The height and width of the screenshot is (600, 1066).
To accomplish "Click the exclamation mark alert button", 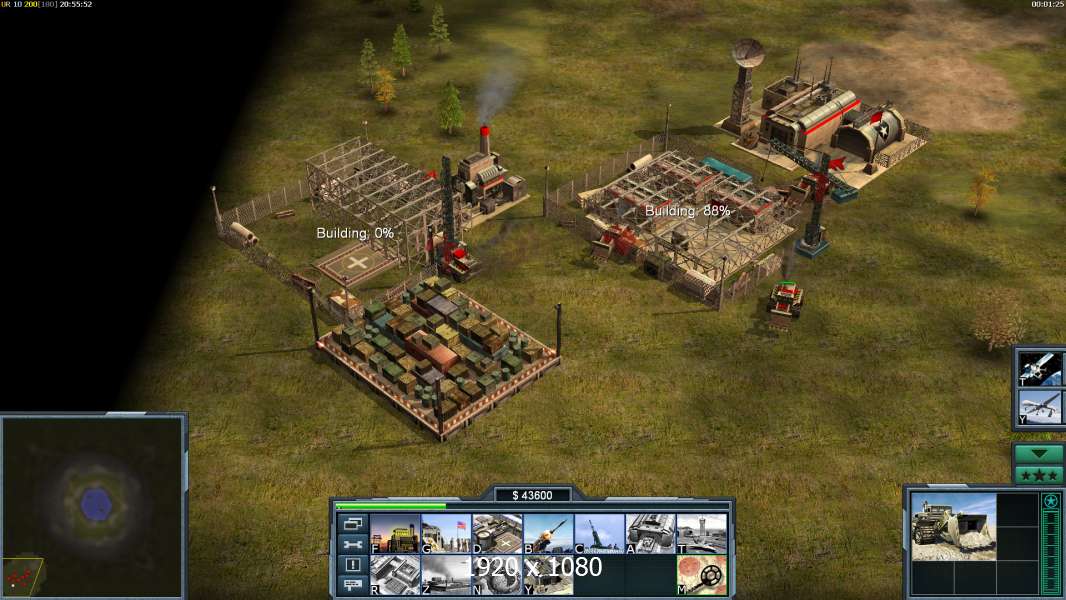I will pyautogui.click(x=353, y=565).
